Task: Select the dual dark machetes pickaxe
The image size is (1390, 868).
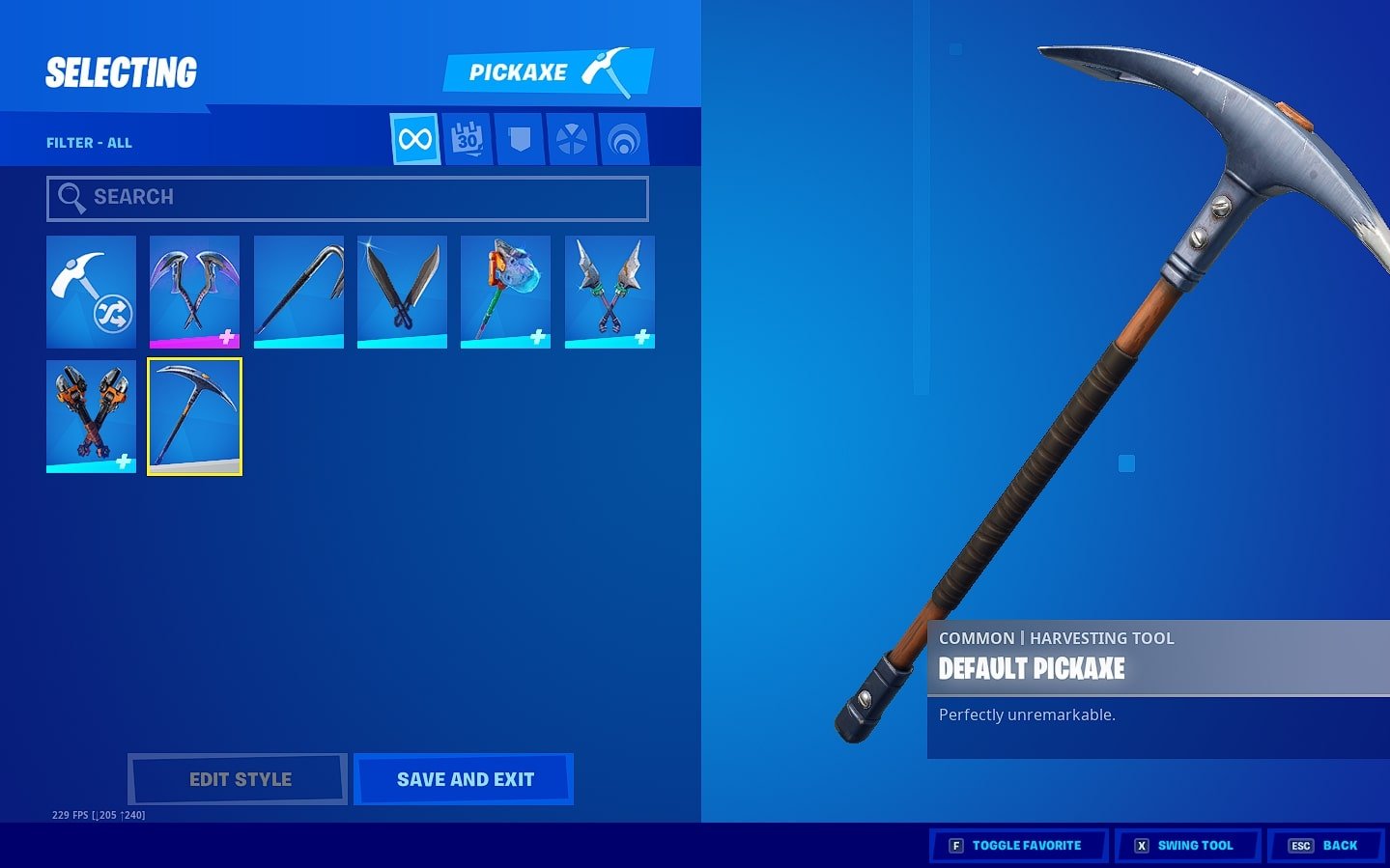Action: 402,292
